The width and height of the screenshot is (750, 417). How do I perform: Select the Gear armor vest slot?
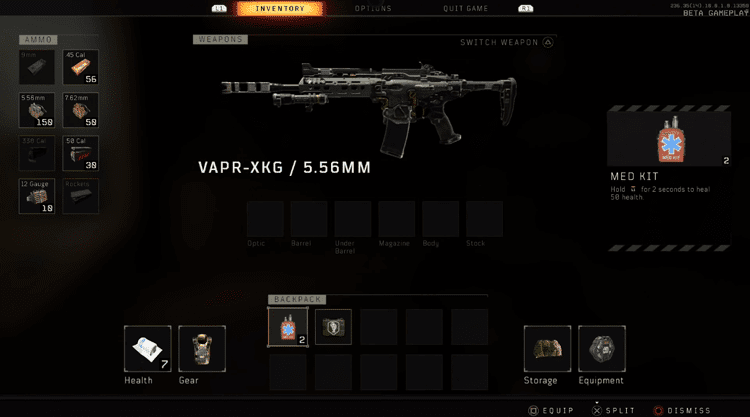click(x=201, y=349)
